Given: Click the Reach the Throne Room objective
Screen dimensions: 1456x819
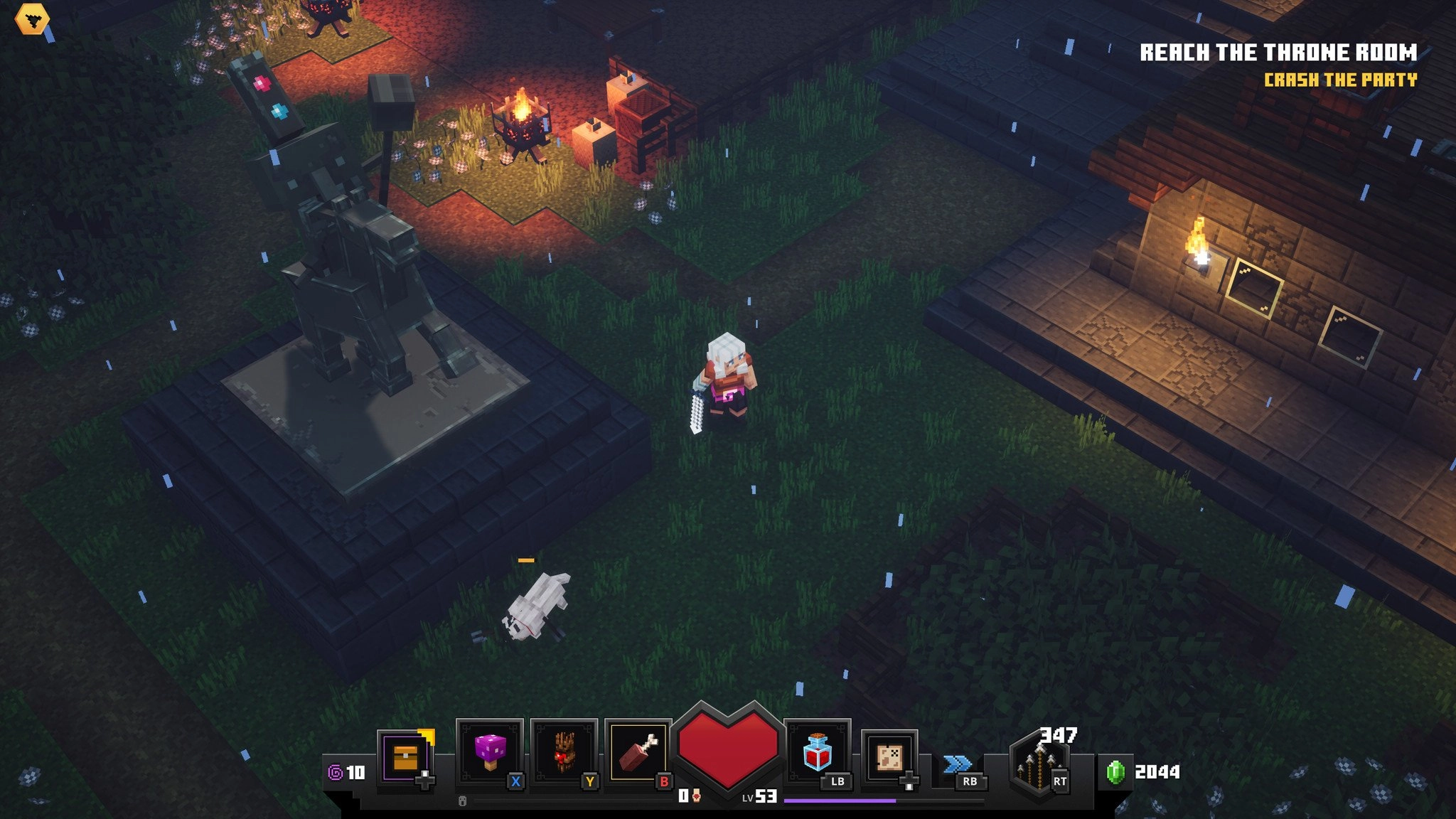Looking at the screenshot, I should click(x=1278, y=53).
